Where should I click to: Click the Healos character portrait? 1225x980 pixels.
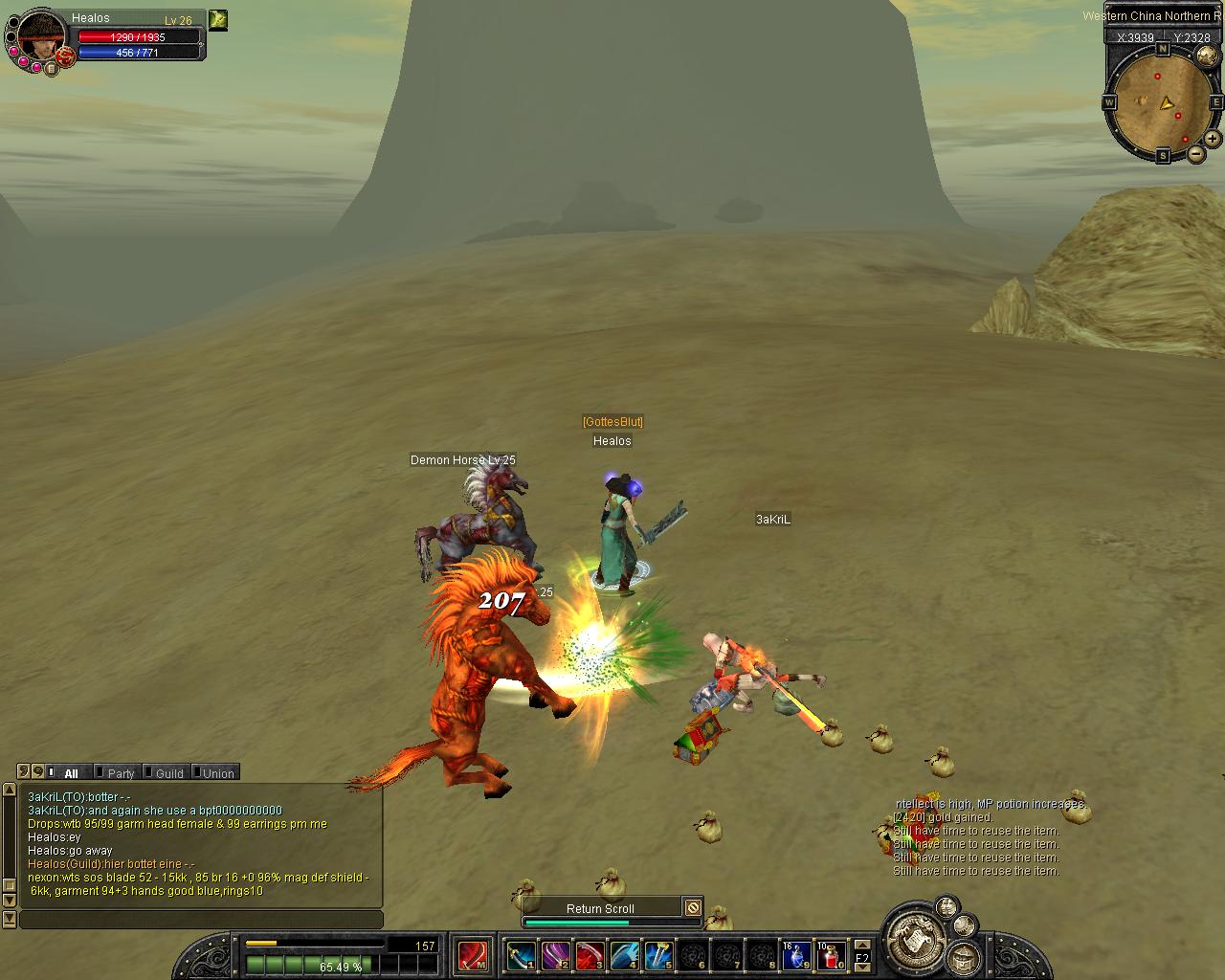(40, 36)
